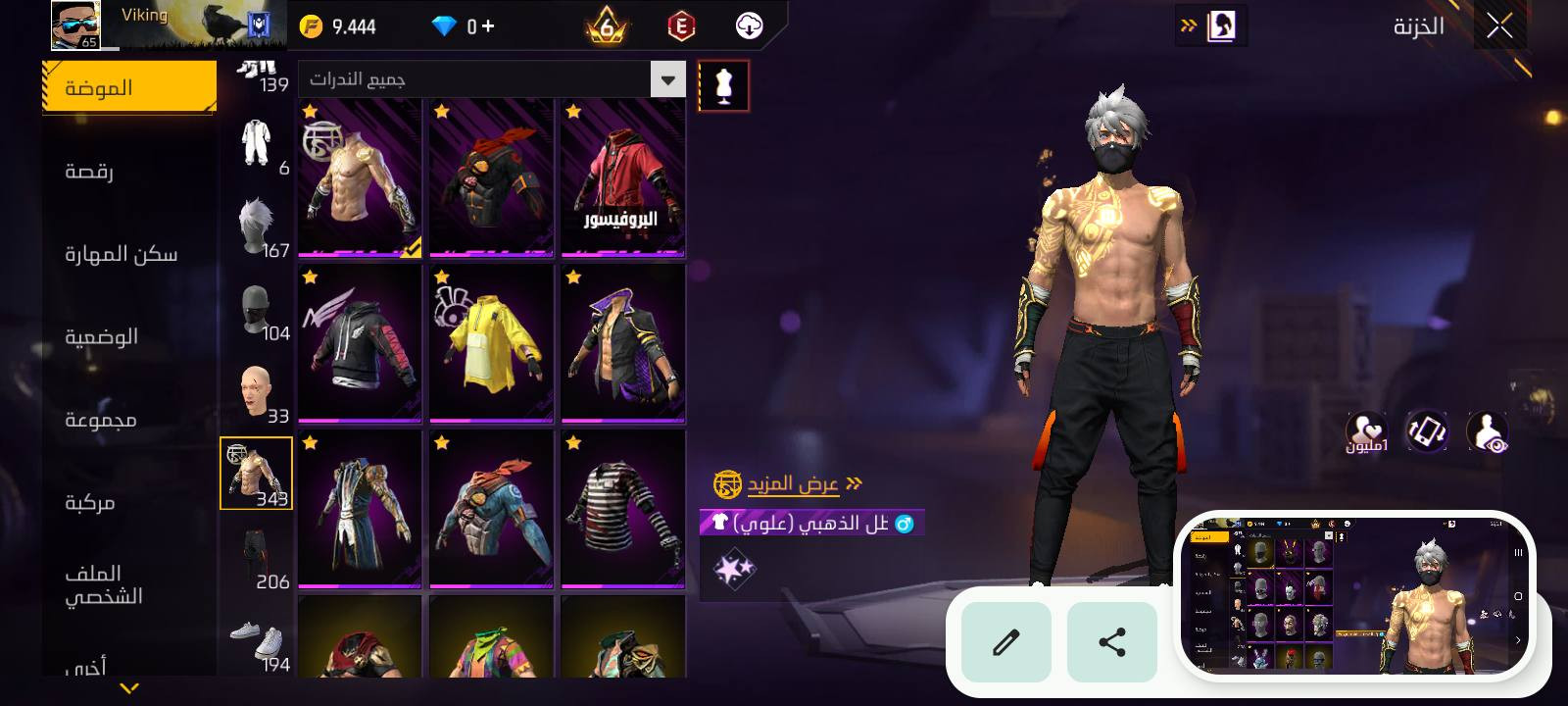Screen dimensions: 1568x706
Task: Edit the screenshot with the pencil button
Action: [x=1006, y=642]
